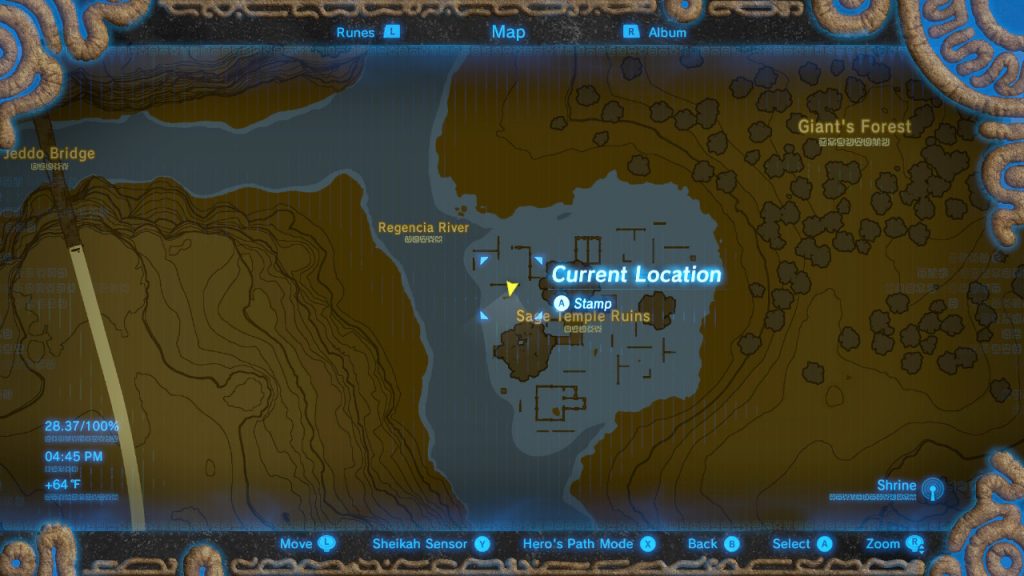Open the Album tab
The width and height of the screenshot is (1024, 576).
coord(656,32)
